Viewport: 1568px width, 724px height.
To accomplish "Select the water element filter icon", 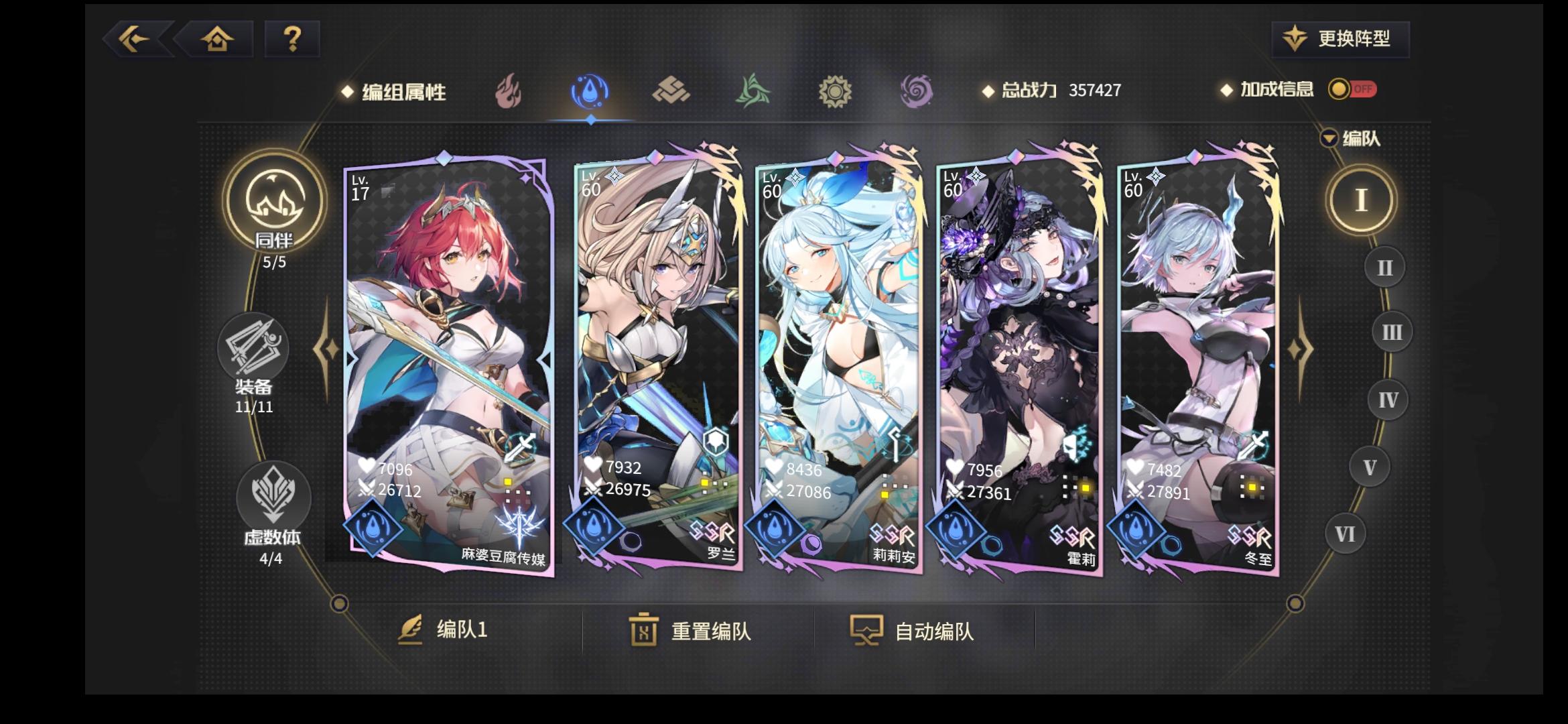I will point(589,92).
